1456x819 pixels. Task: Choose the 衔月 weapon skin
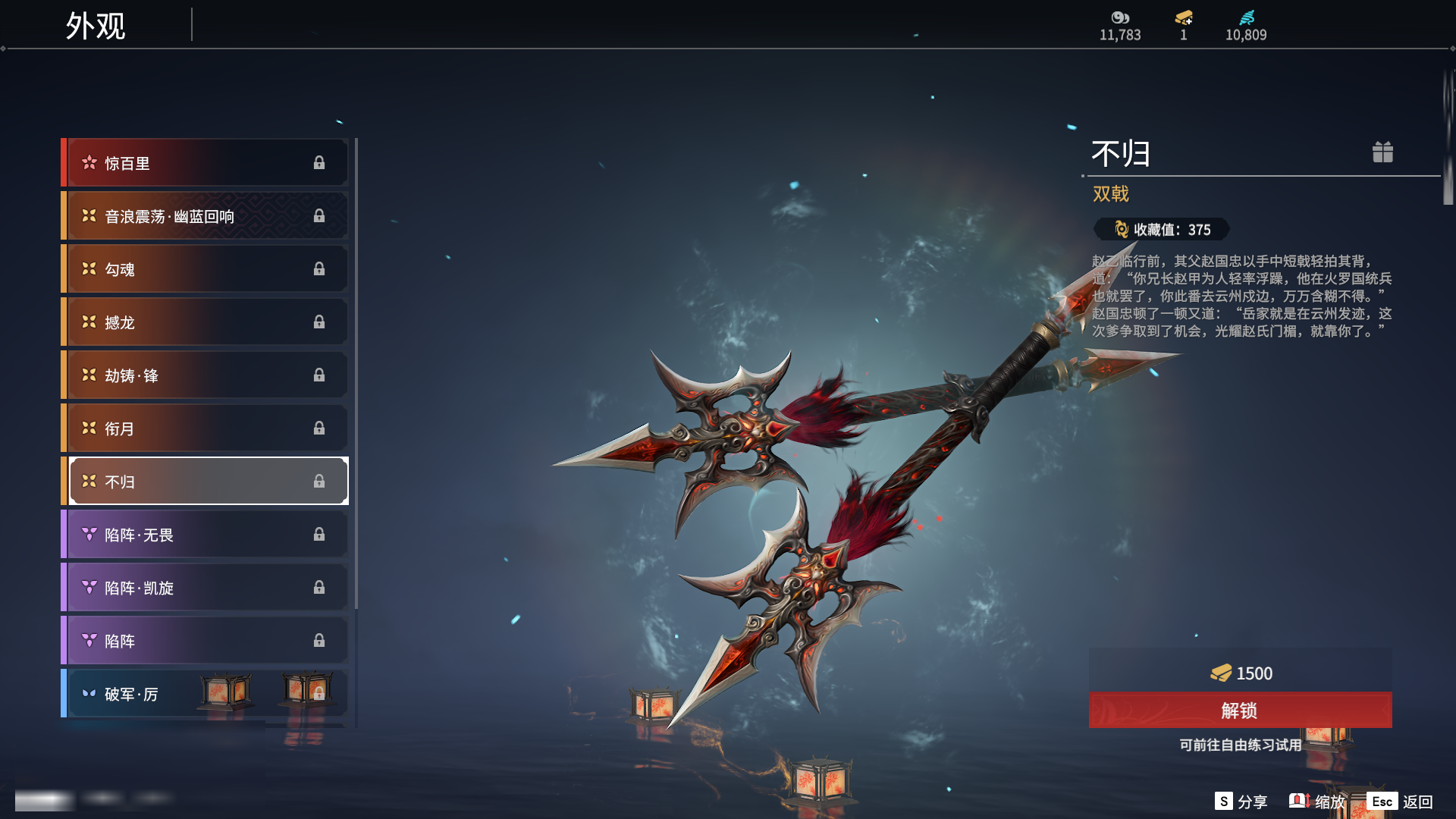[206, 428]
